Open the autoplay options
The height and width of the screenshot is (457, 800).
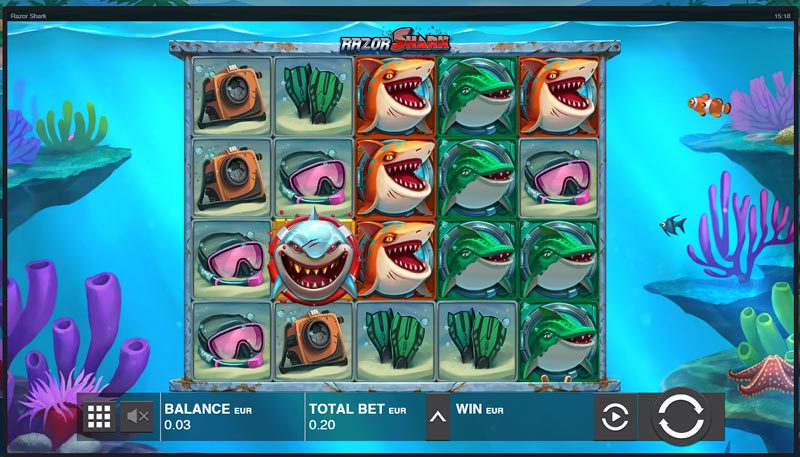615,416
